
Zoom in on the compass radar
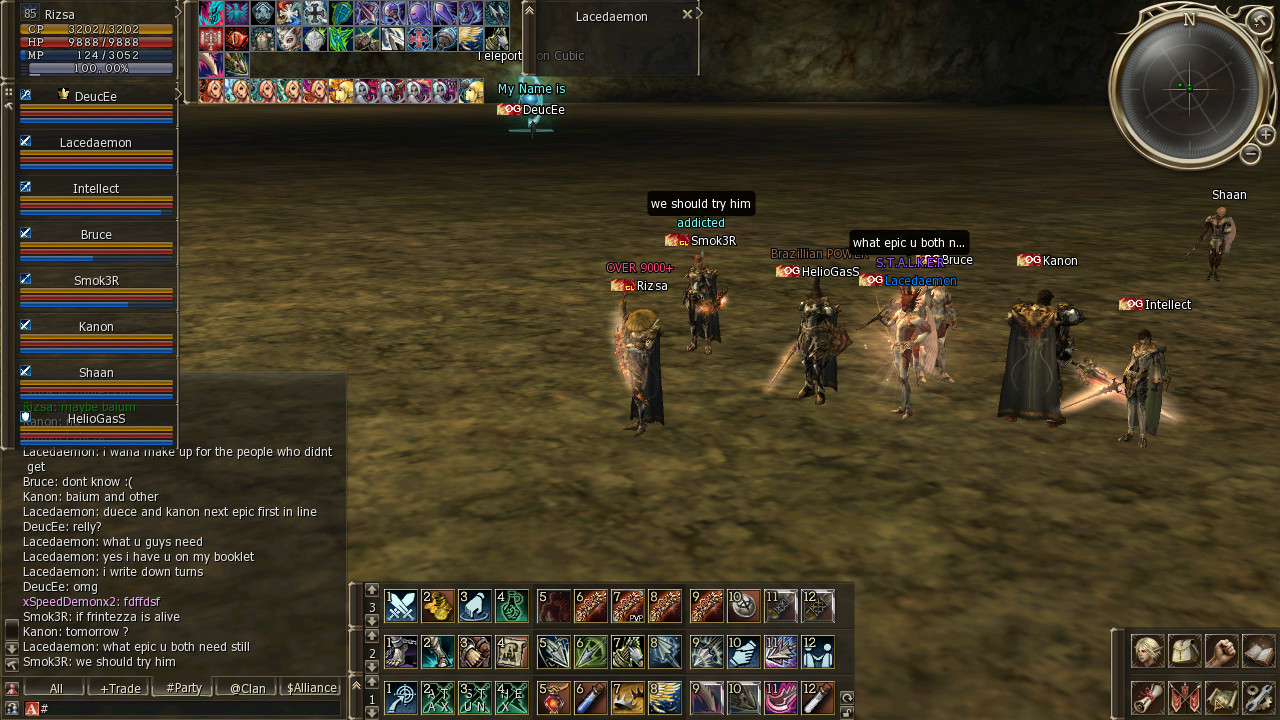(x=1265, y=135)
